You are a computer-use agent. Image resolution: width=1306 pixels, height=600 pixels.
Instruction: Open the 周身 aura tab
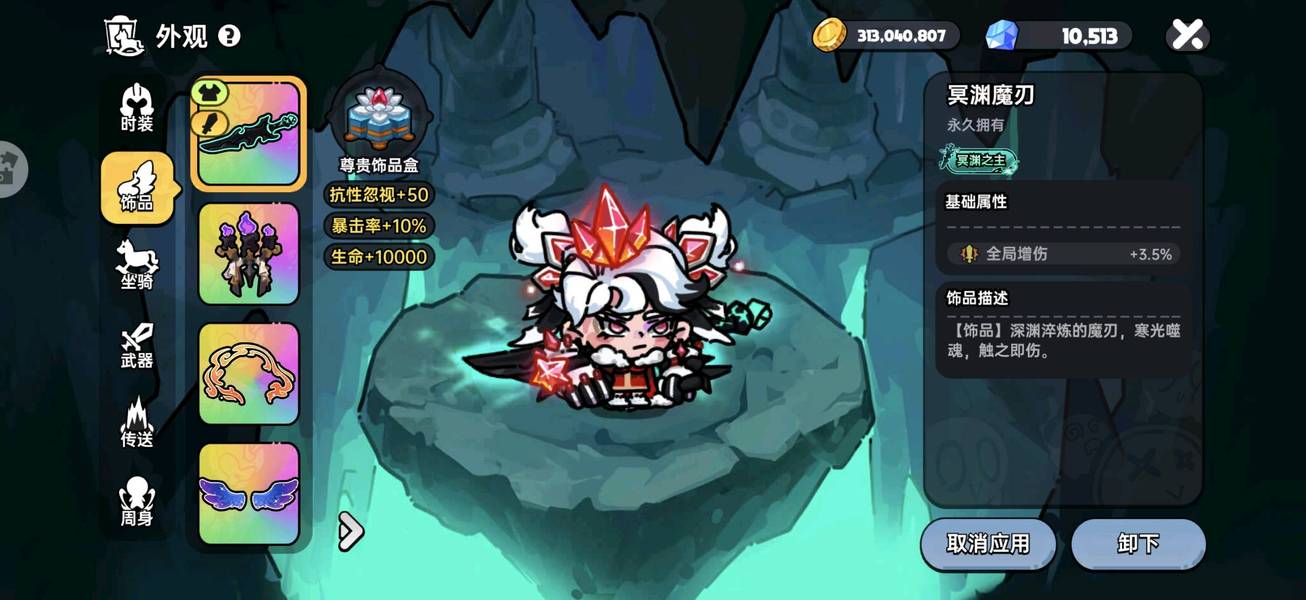tap(137, 502)
